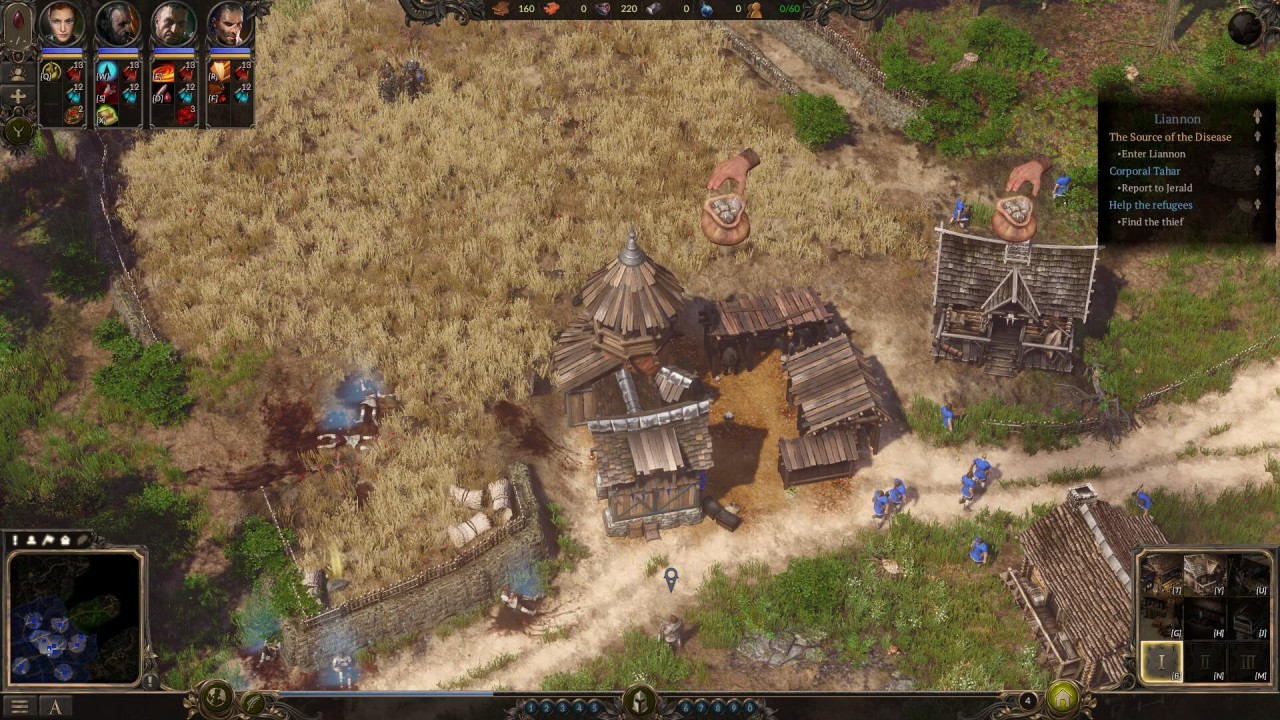This screenshot has width=1280, height=720.
Task: Use the orange slash ability marked R
Action: click(x=219, y=72)
